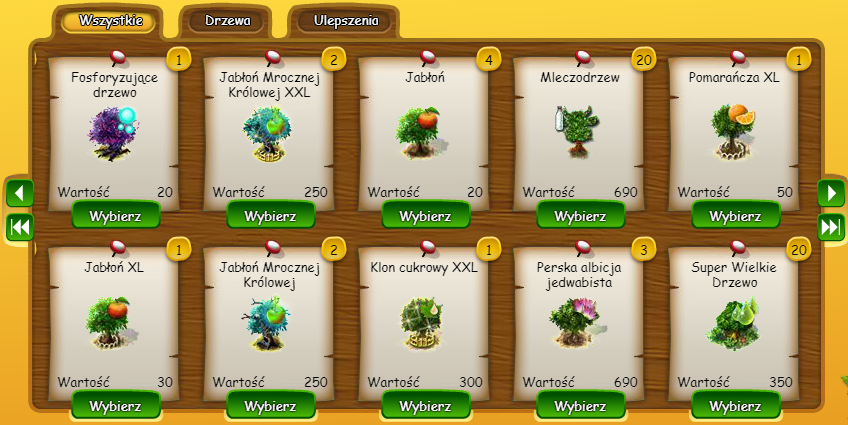Click Wybierz below the plain Jabłoń card
848x425 pixels.
point(426,215)
